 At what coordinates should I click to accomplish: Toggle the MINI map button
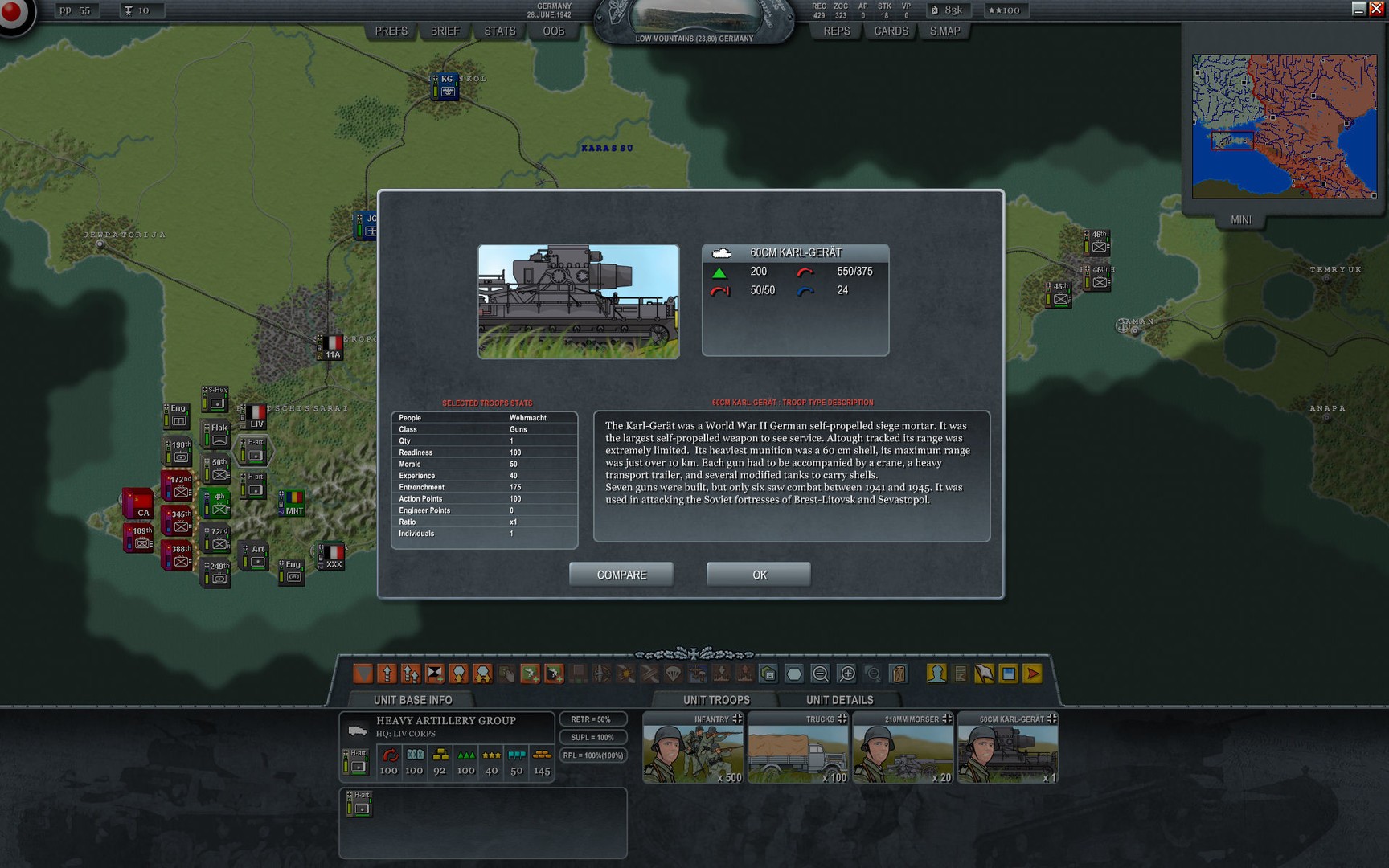coord(1240,219)
